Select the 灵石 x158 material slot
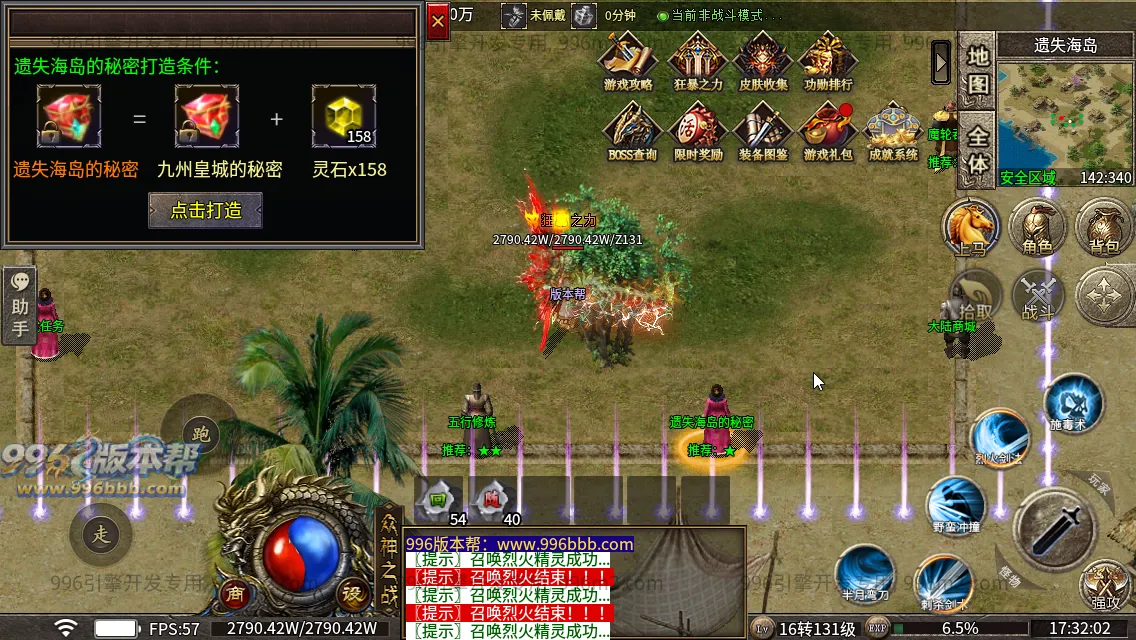The width and height of the screenshot is (1136, 640). 343,116
